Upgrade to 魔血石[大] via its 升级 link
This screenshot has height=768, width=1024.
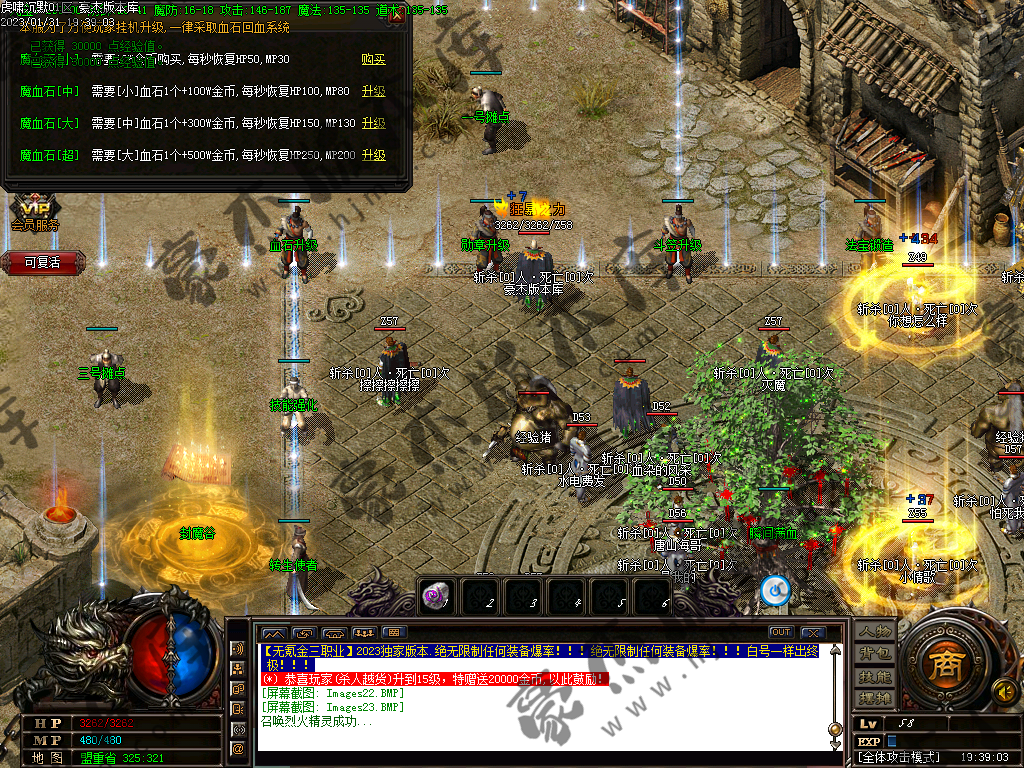pyautogui.click(x=373, y=124)
